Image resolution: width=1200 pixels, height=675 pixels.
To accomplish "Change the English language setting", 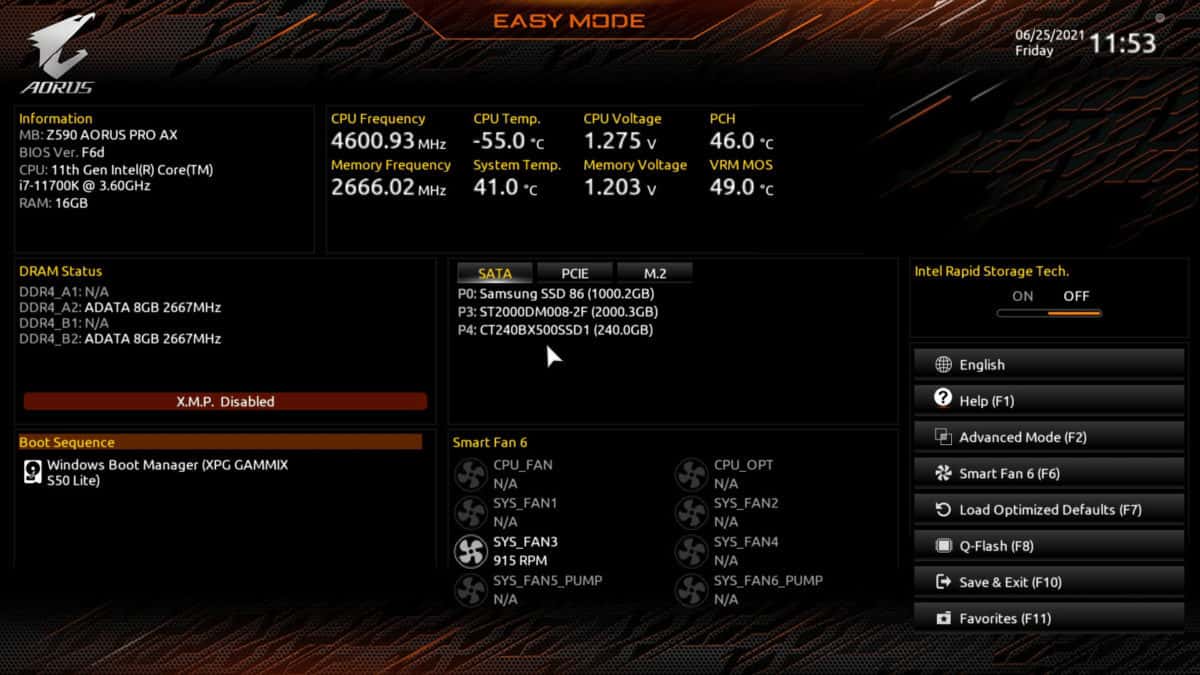I will [1049, 365].
